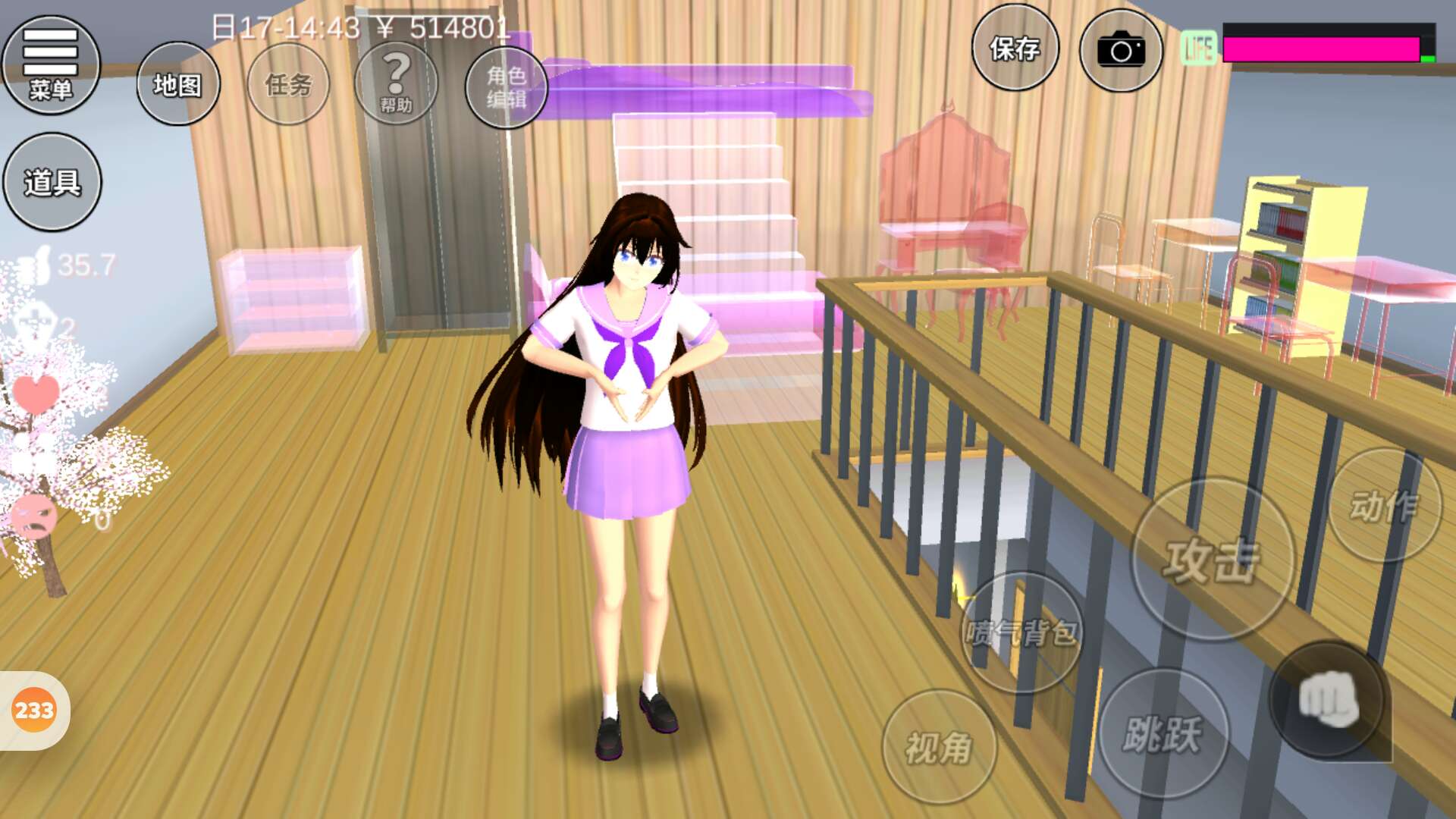Take a photo with the camera icon
This screenshot has height=819, width=1456.
1120,51
